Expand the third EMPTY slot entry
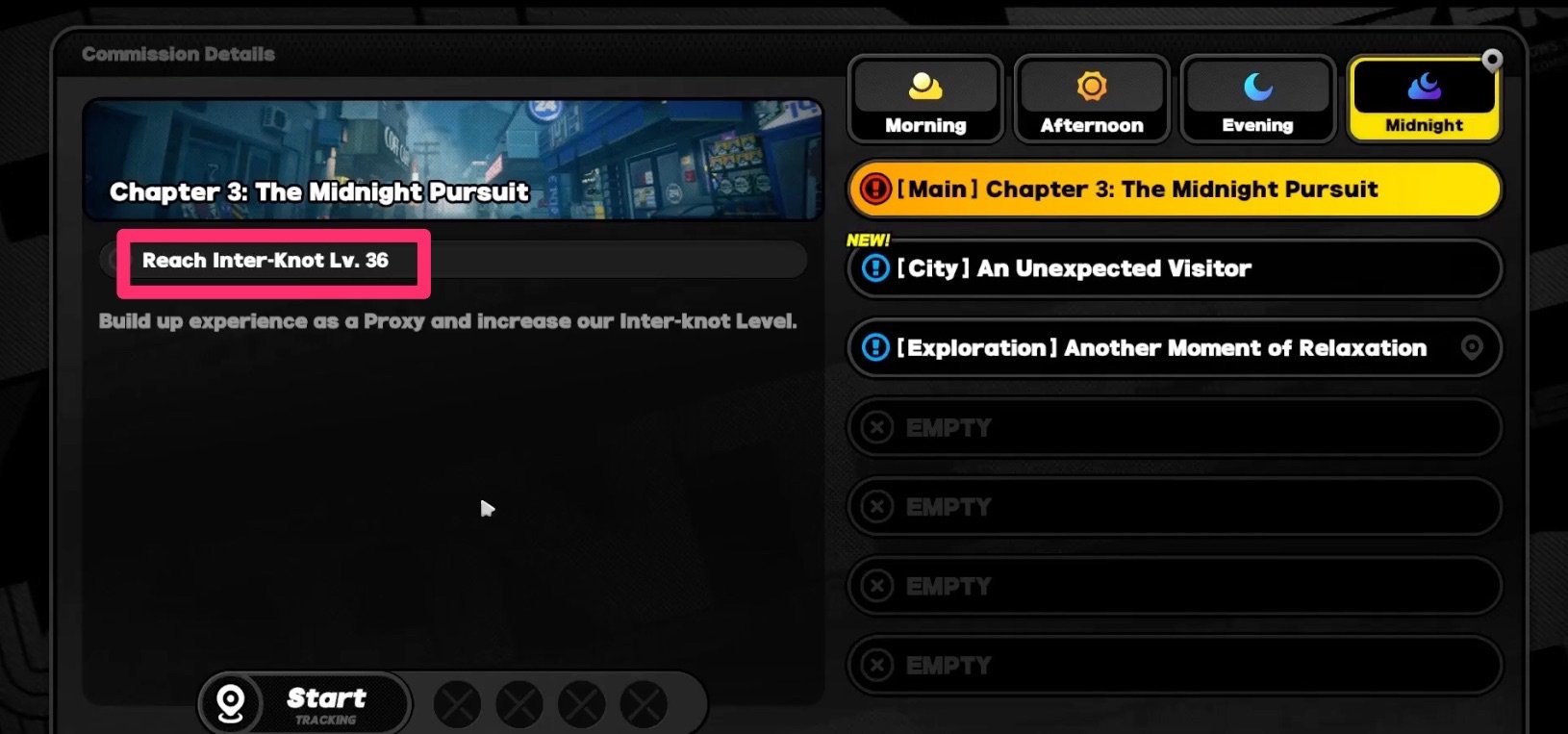Image resolution: width=1568 pixels, height=734 pixels. [x=1174, y=585]
